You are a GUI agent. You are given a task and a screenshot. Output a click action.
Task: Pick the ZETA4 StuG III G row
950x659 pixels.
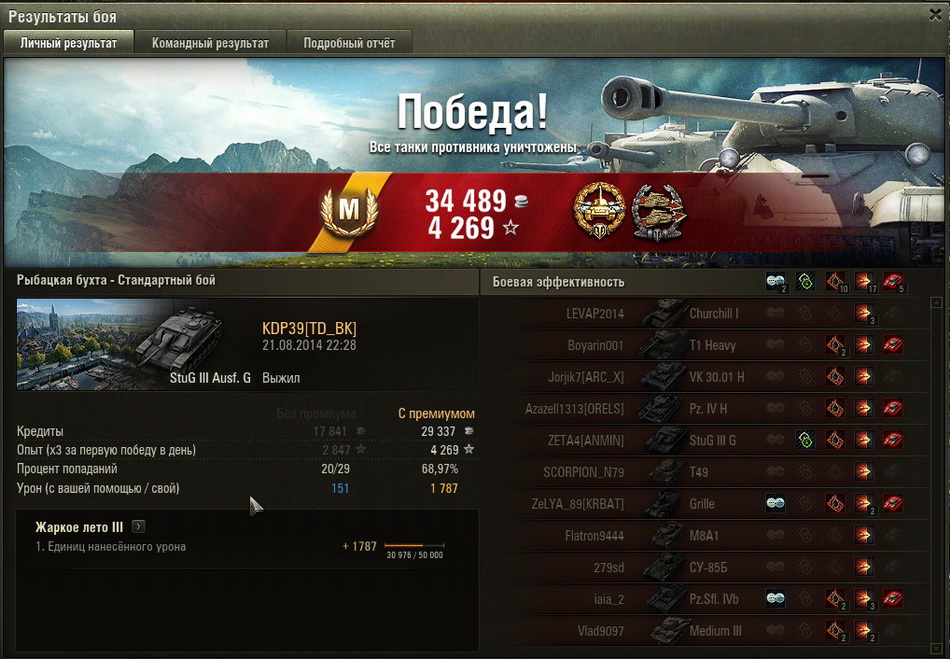click(x=700, y=441)
